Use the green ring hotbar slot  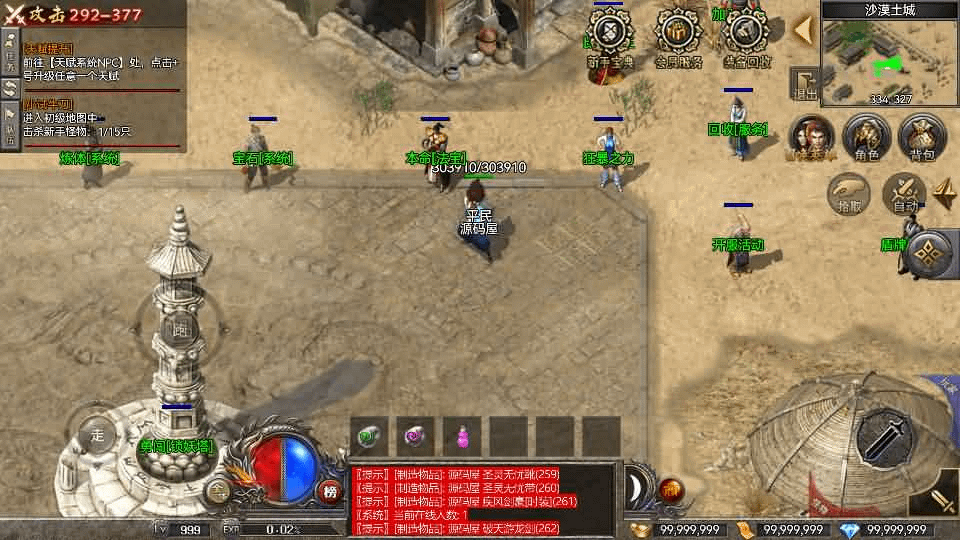coord(369,436)
